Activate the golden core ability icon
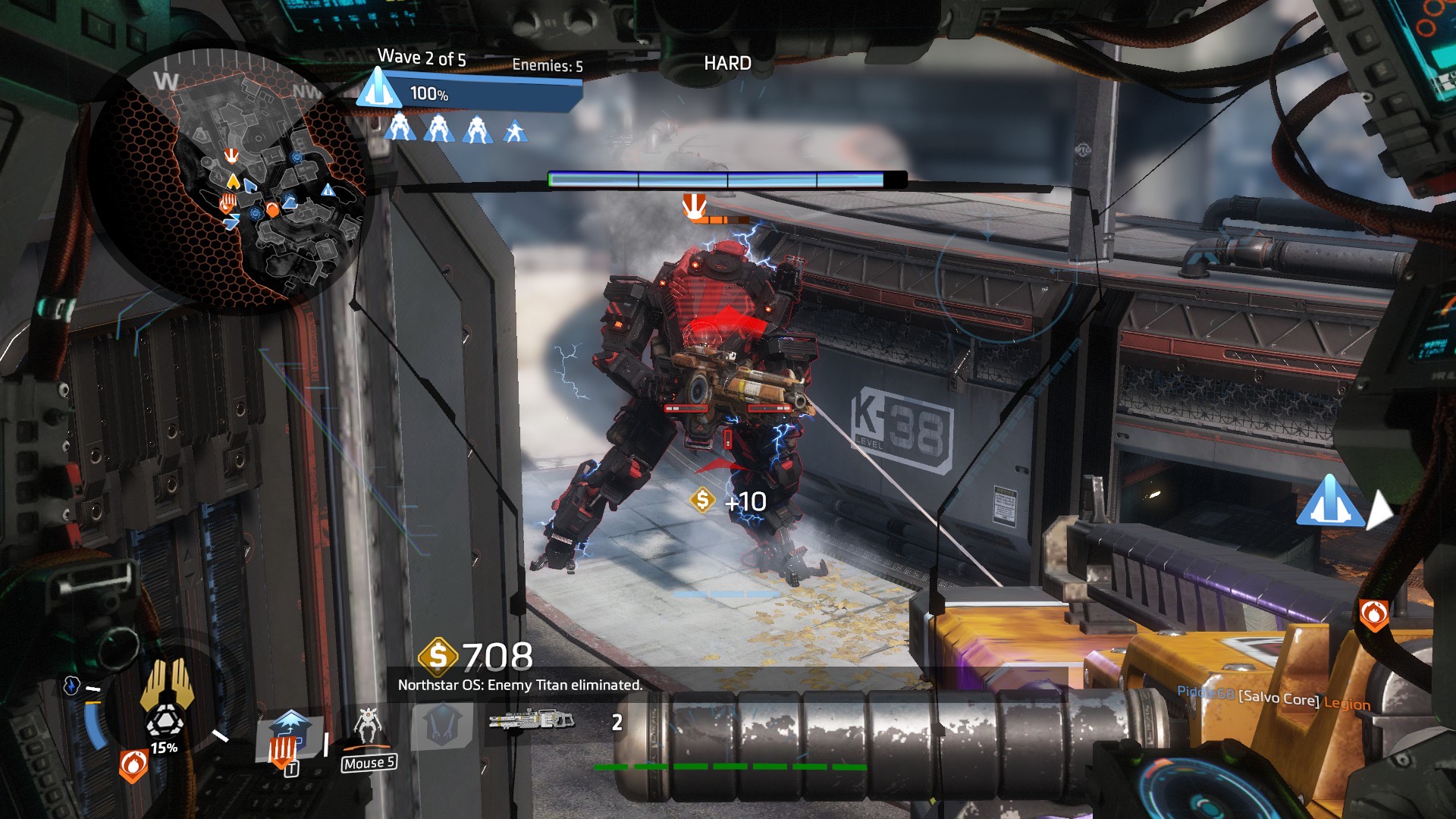The width and height of the screenshot is (1456, 819). pos(168,682)
